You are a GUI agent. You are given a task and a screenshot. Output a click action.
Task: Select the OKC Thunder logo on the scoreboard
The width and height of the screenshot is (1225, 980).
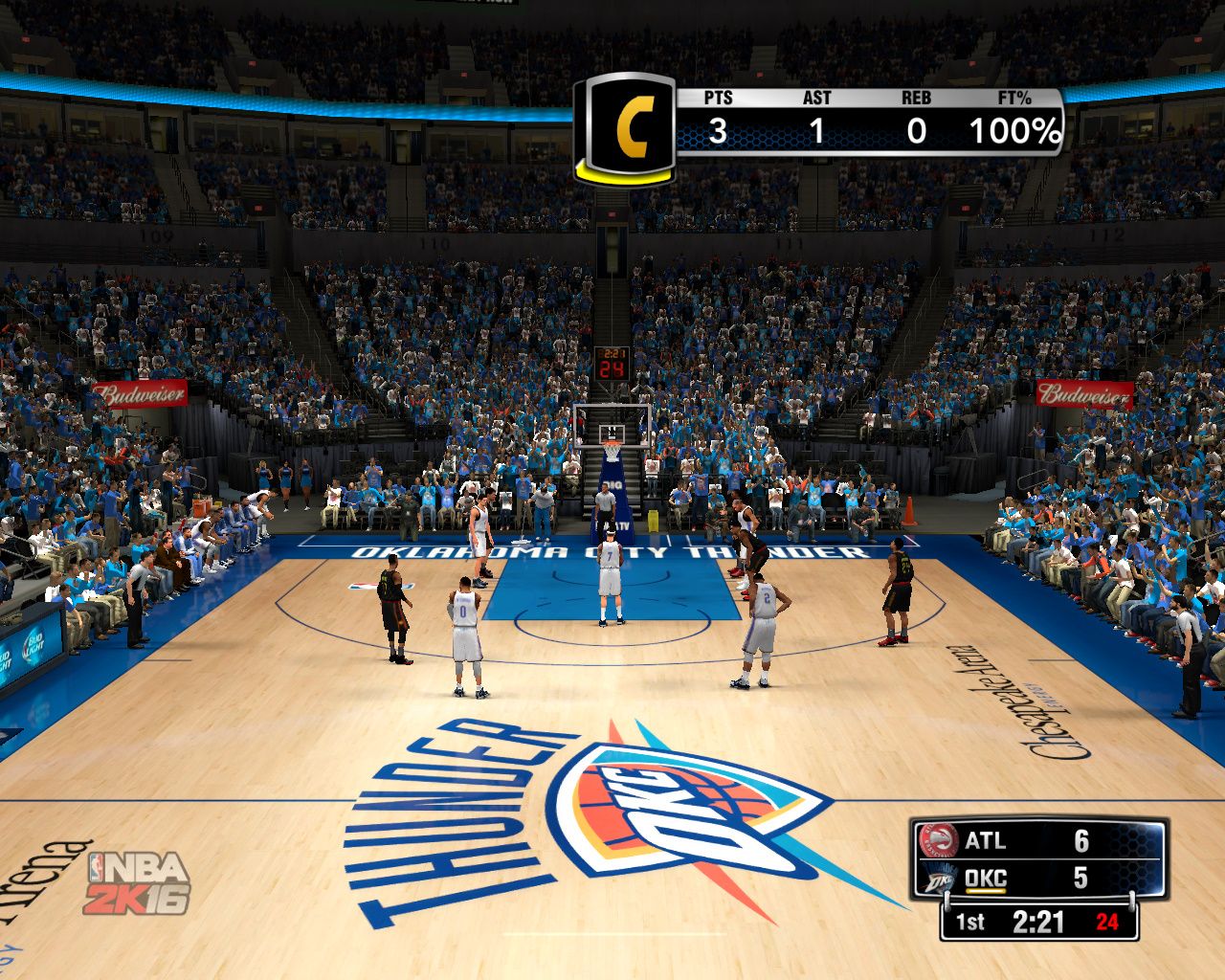tap(938, 879)
